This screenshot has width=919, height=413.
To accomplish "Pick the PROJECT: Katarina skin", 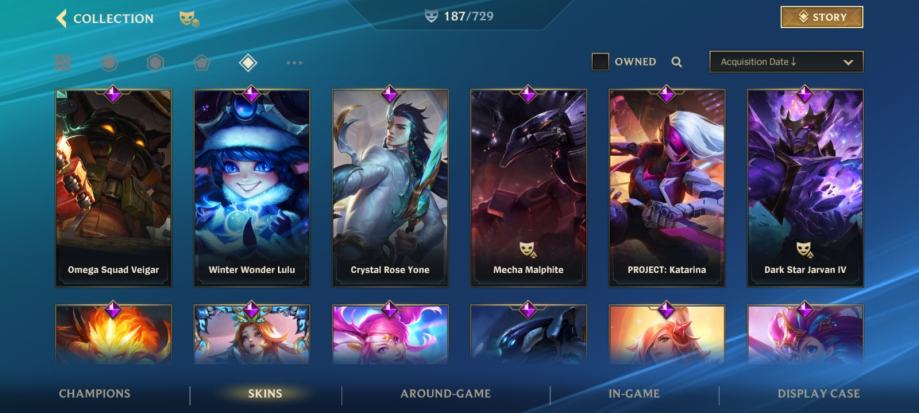I will 666,188.
